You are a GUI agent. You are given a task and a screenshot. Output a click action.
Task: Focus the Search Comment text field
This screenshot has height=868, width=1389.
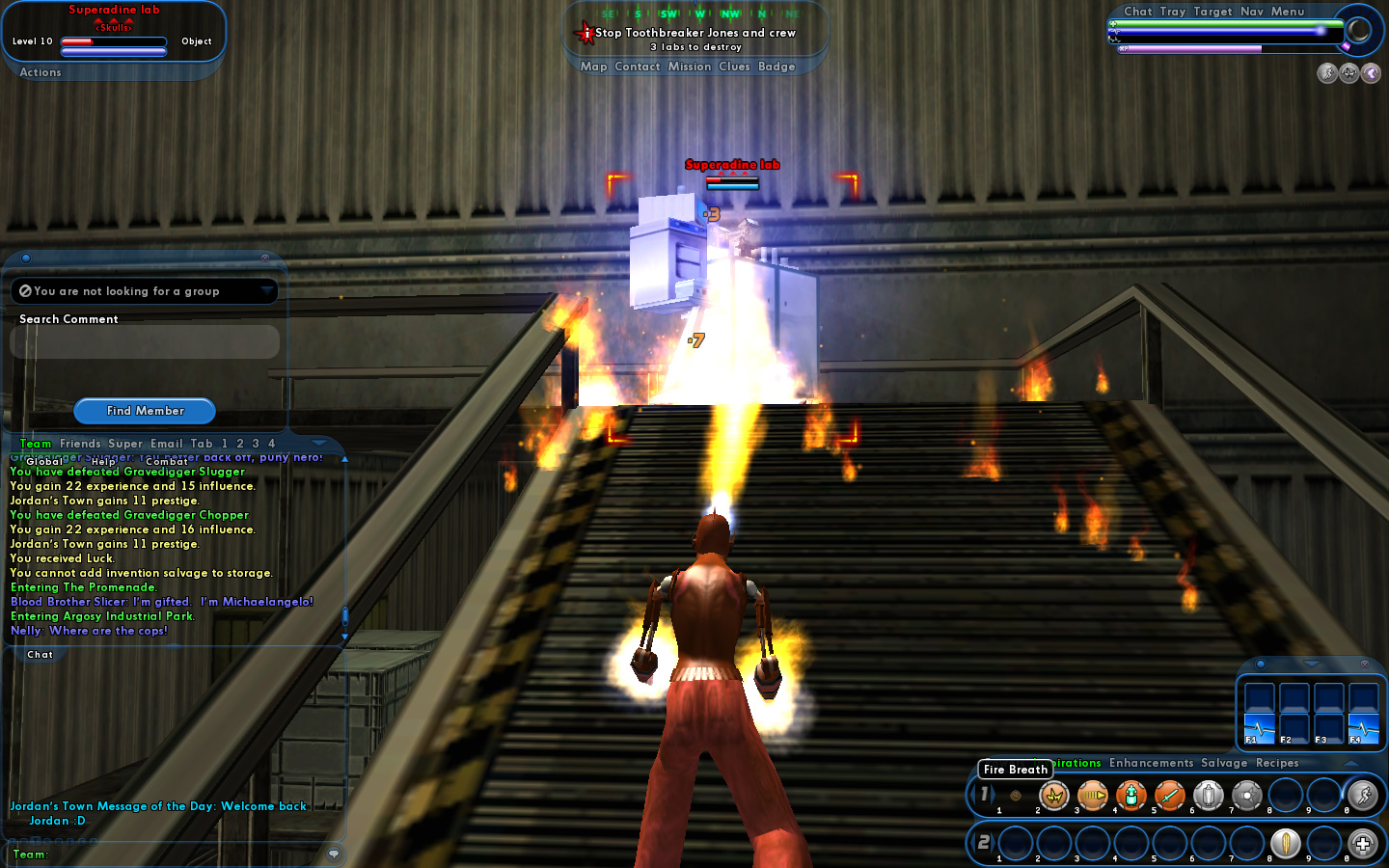pyautogui.click(x=145, y=341)
